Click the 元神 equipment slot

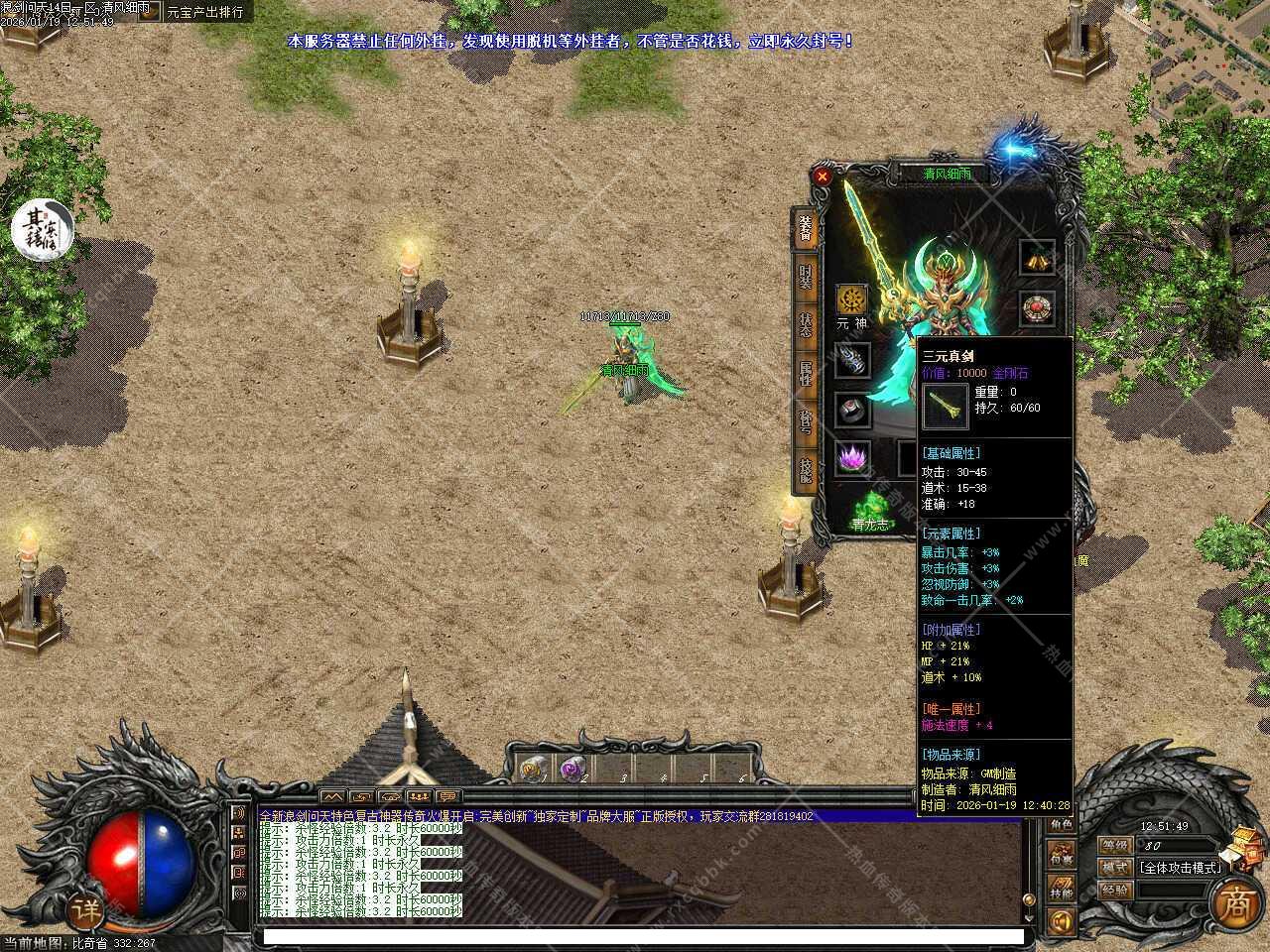tap(851, 300)
